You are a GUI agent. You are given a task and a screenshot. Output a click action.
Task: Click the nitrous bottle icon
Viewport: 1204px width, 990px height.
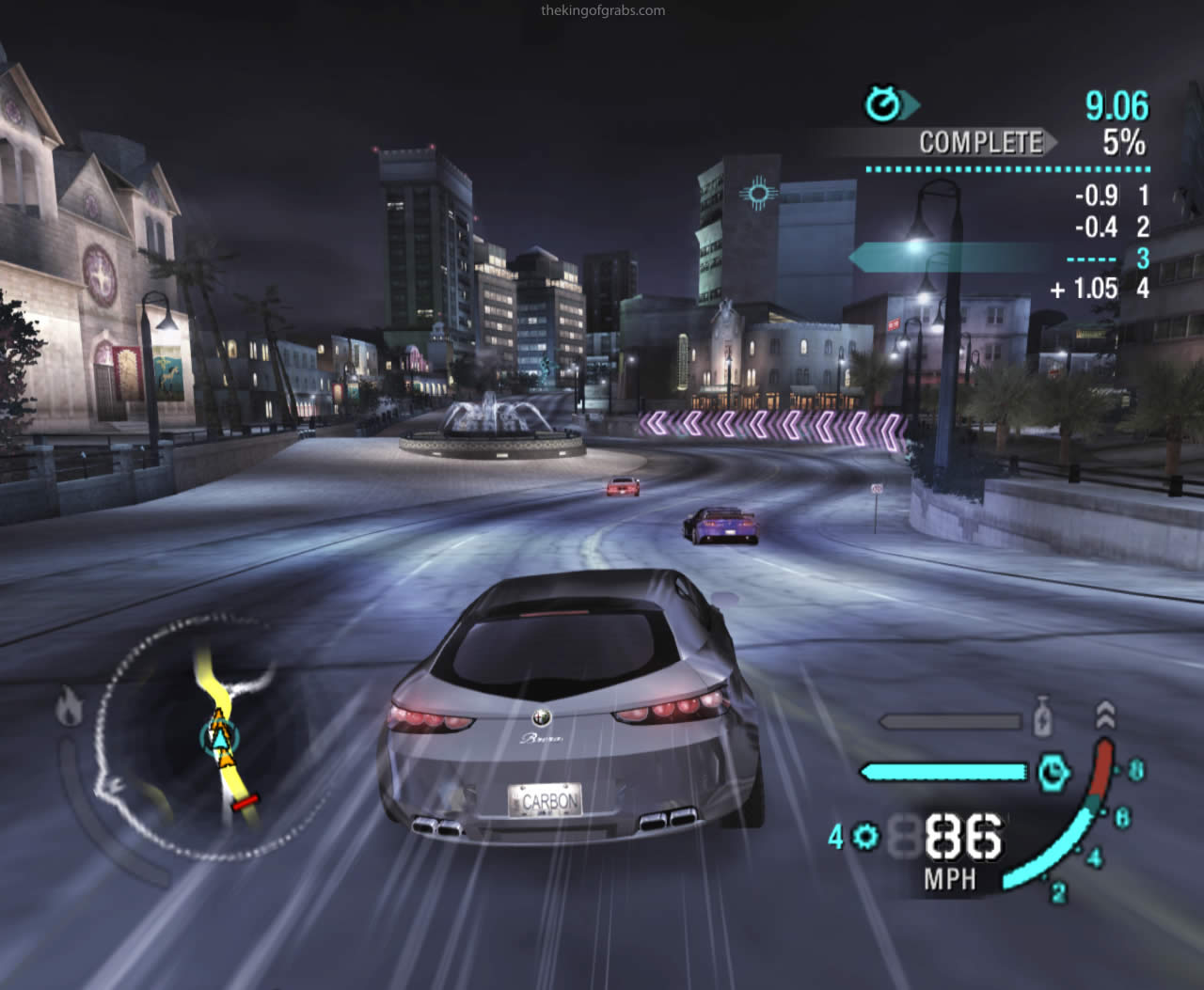tap(1041, 717)
